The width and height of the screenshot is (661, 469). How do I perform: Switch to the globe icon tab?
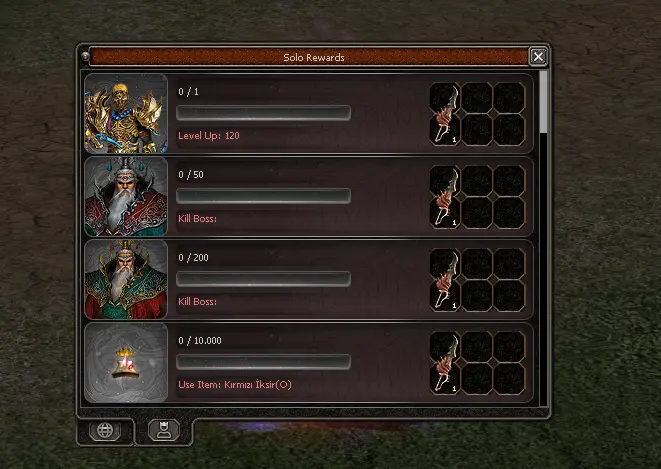(x=105, y=431)
